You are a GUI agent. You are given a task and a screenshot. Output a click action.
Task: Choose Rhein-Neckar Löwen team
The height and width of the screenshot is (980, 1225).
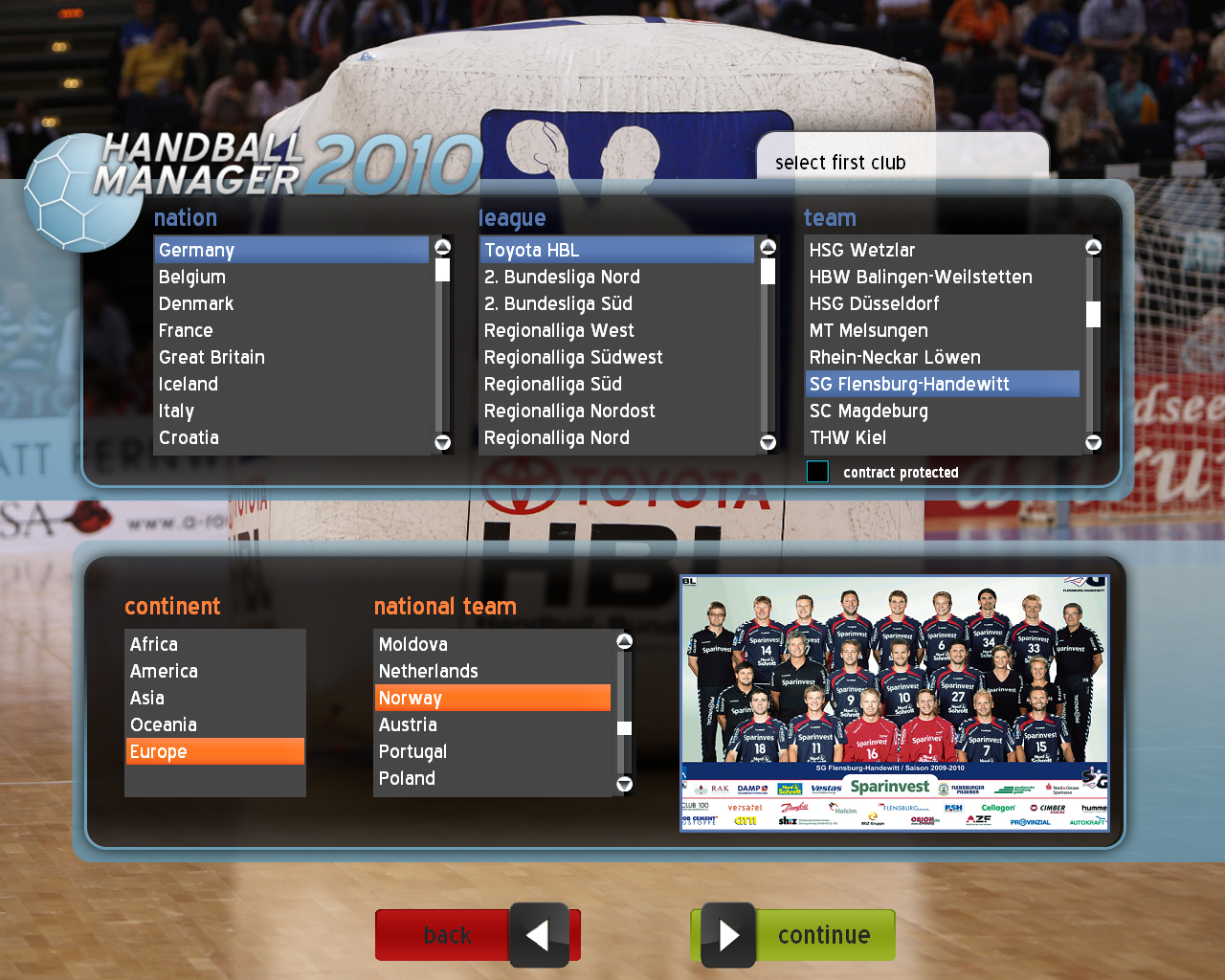coord(895,357)
